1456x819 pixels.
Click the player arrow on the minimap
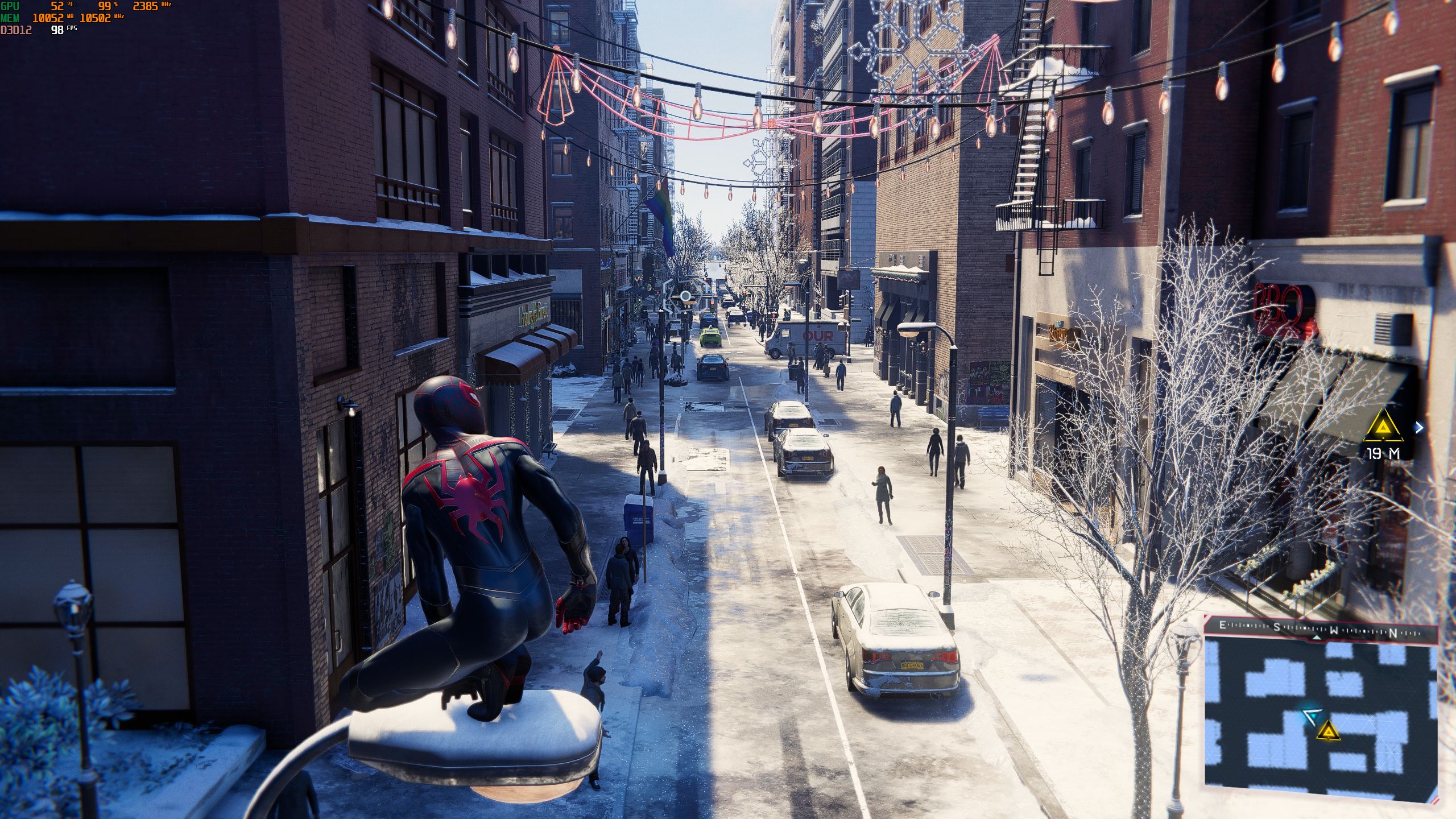coord(1310,717)
